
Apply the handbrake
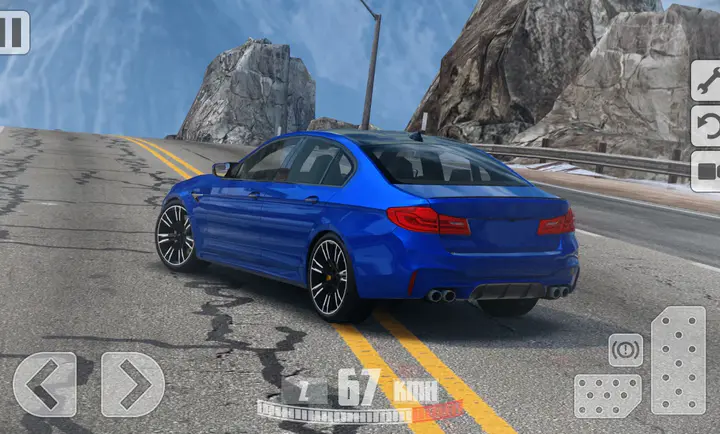pos(626,350)
